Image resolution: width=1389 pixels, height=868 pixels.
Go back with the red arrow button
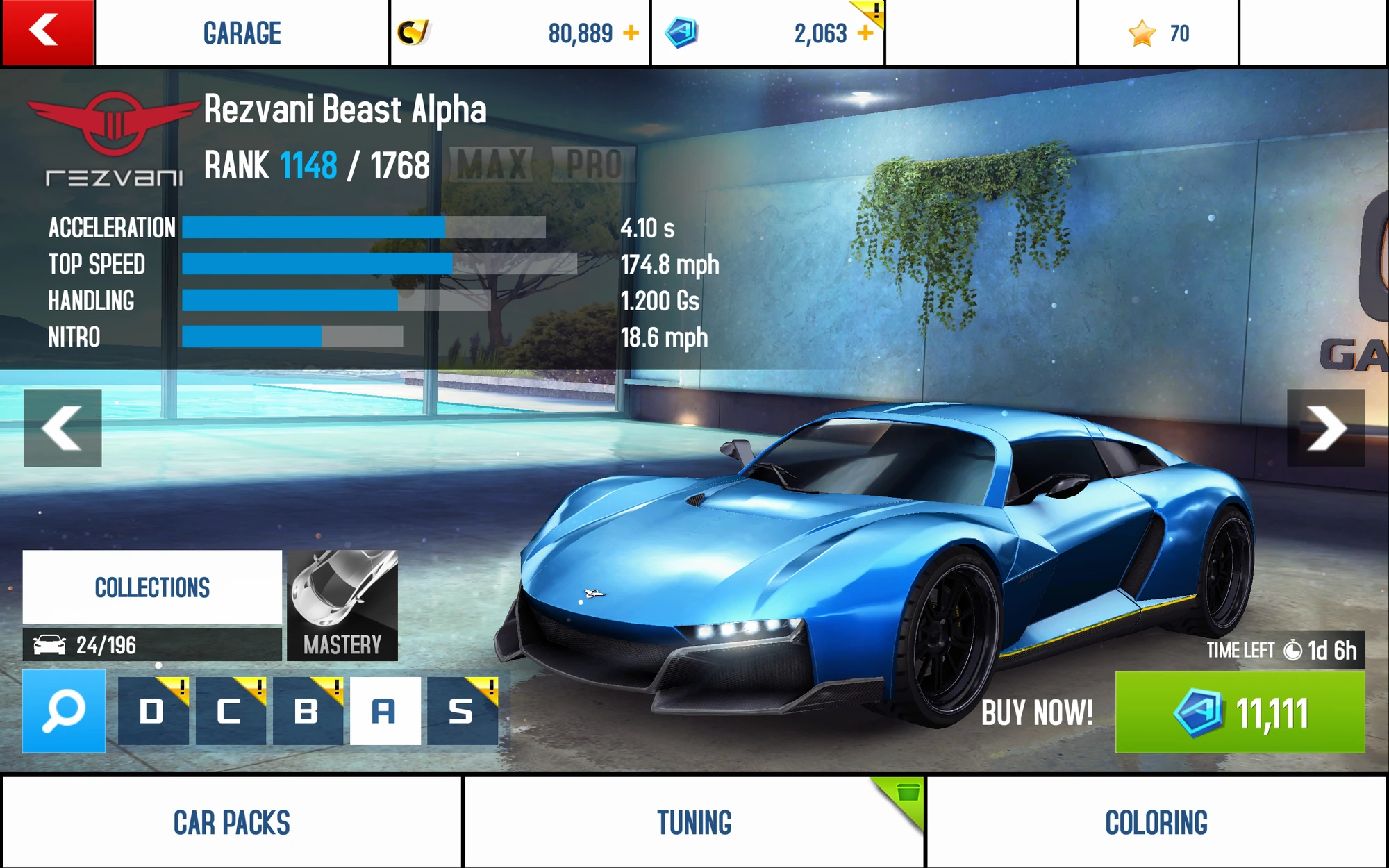(47, 33)
